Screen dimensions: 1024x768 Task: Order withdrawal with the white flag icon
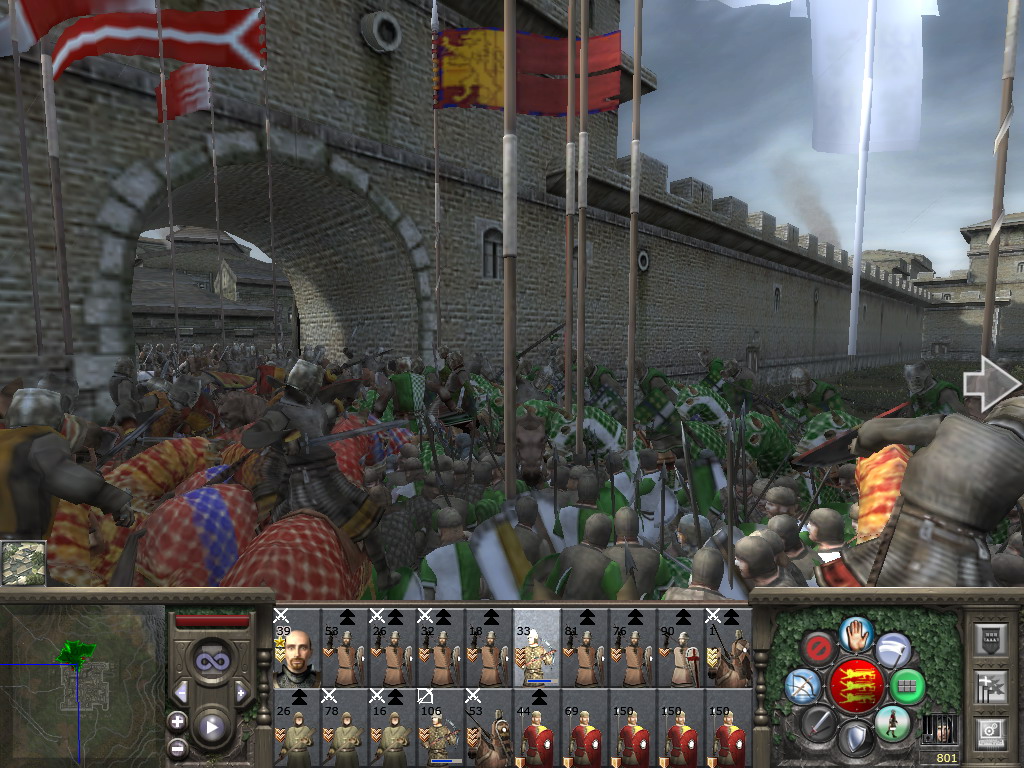893,650
